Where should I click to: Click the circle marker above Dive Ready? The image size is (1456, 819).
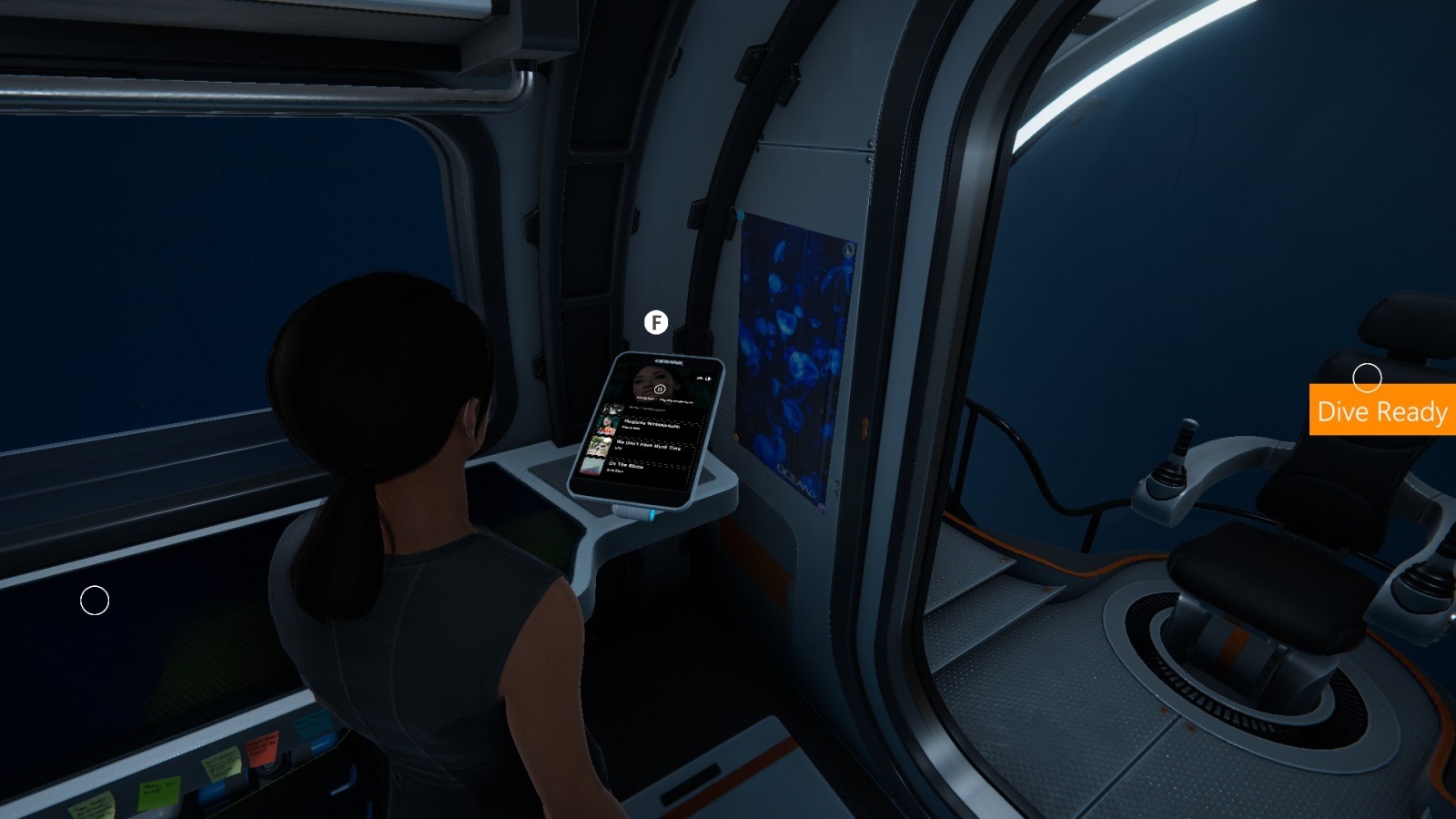pyautogui.click(x=1367, y=377)
